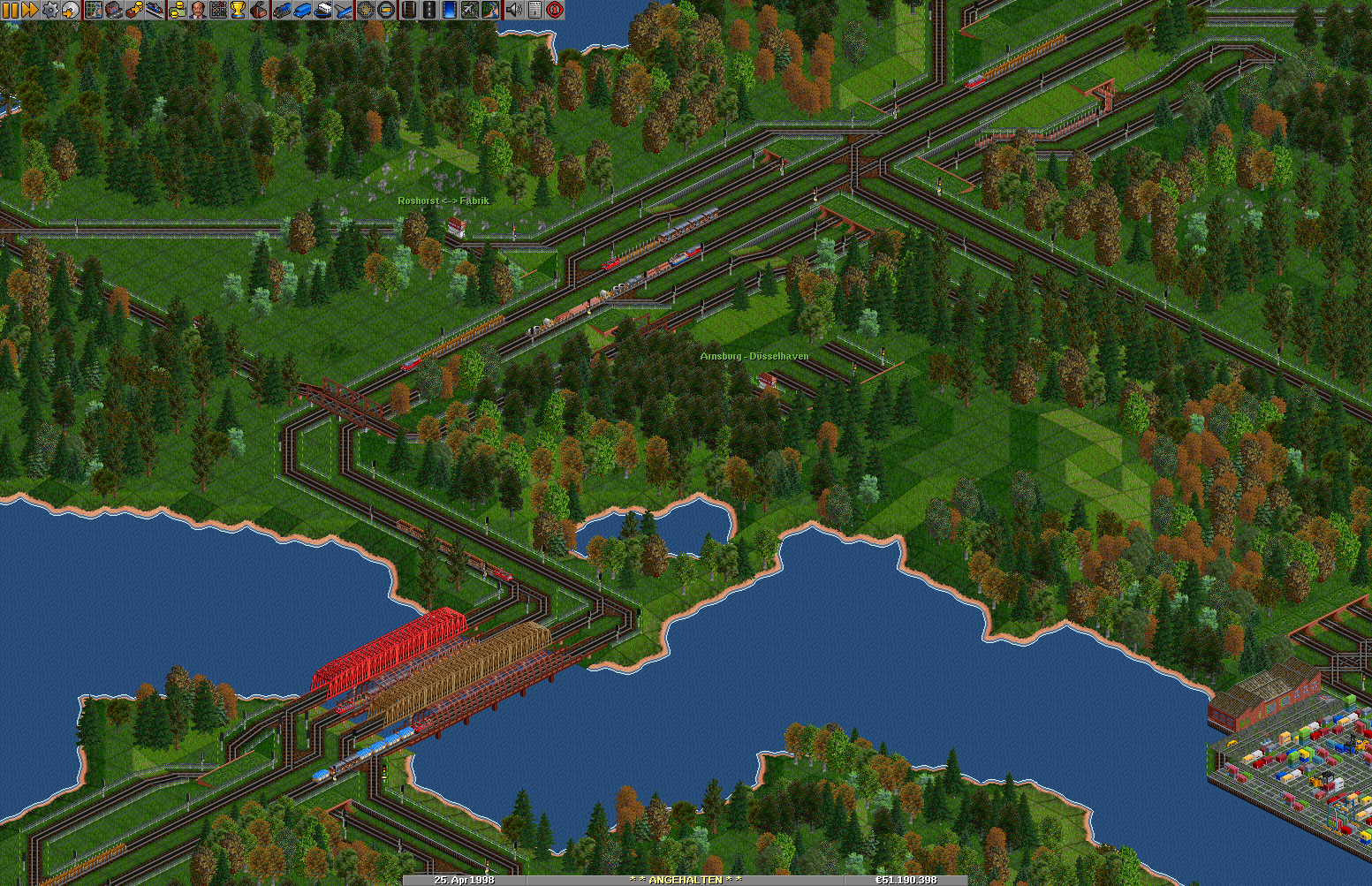Image resolution: width=1372 pixels, height=886 pixels.
Task: Open the industry directory factory icon
Action: click(x=259, y=10)
